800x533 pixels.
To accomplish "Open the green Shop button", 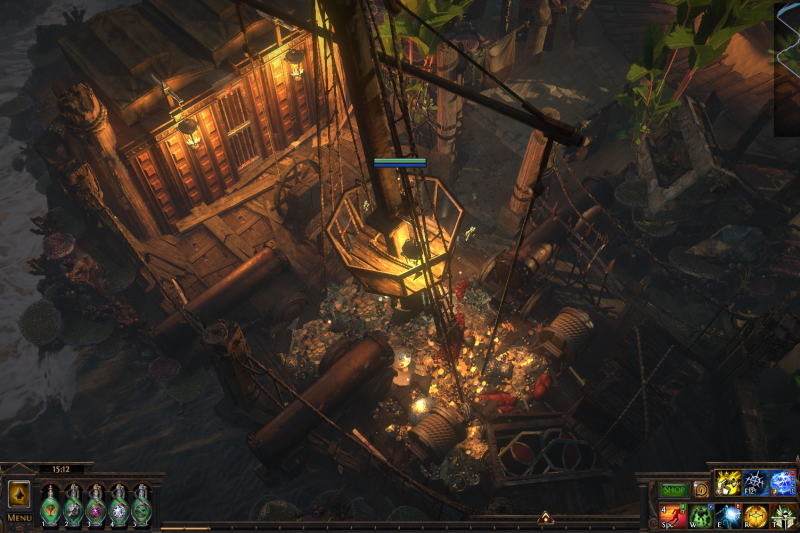I will coord(674,490).
